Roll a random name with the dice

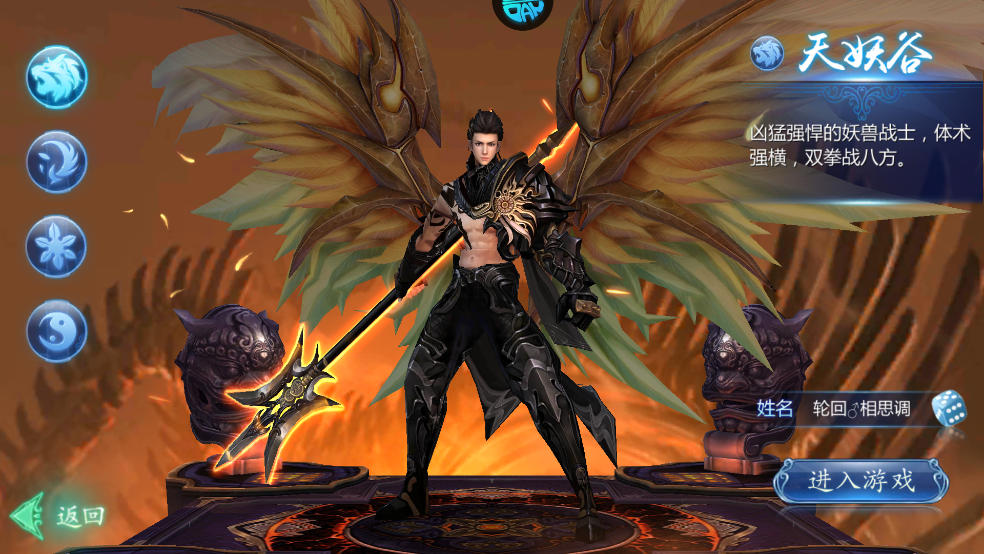coord(948,408)
